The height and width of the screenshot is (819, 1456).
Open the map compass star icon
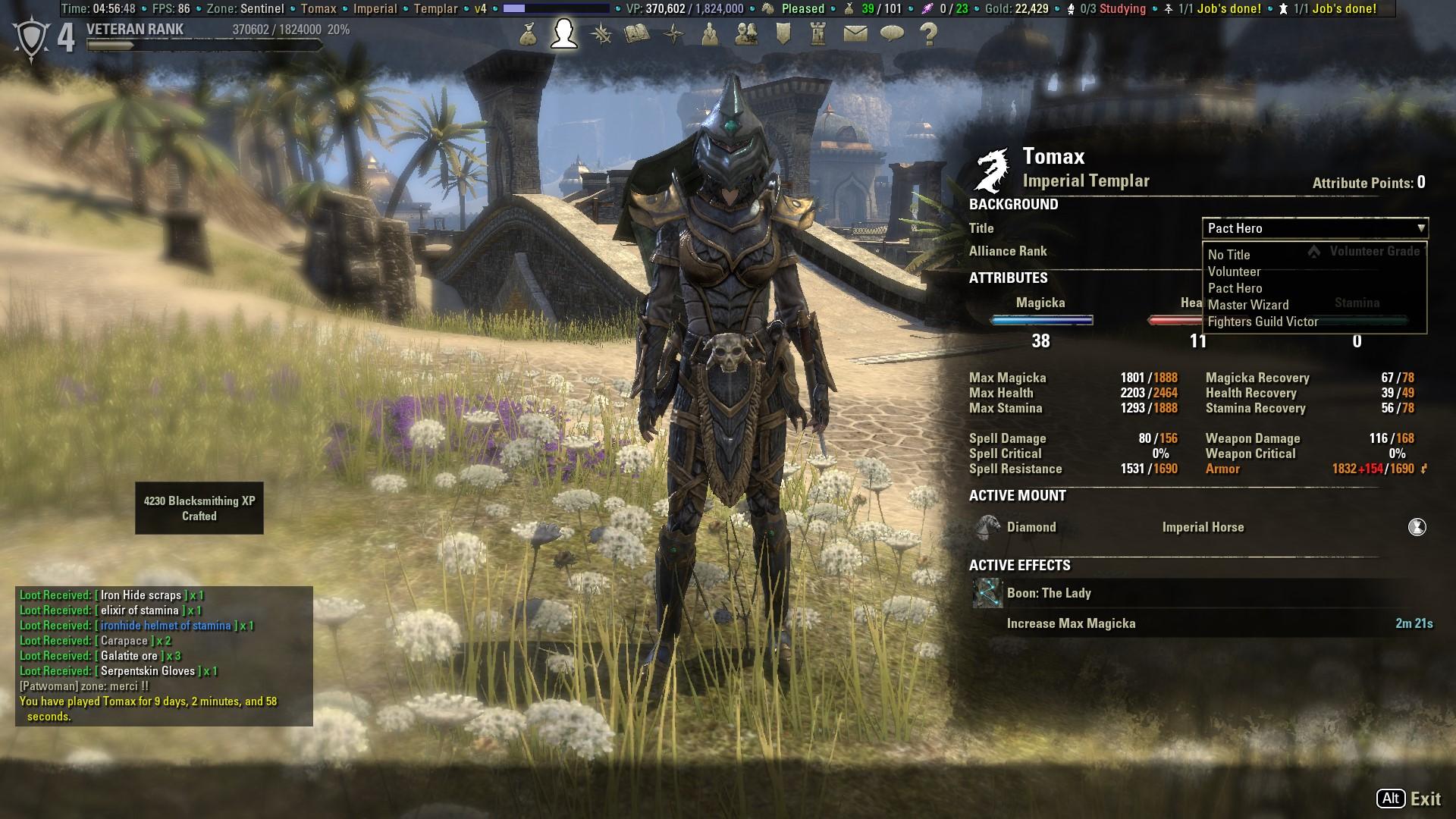tap(673, 34)
